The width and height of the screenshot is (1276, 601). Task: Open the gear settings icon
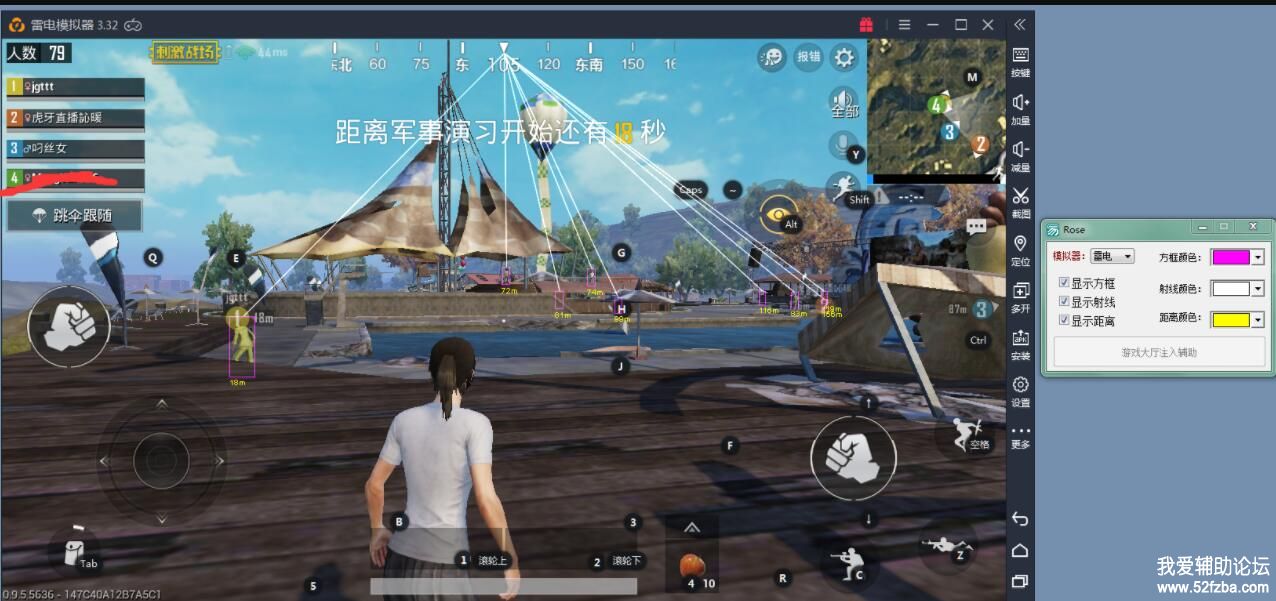pyautogui.click(x=845, y=57)
